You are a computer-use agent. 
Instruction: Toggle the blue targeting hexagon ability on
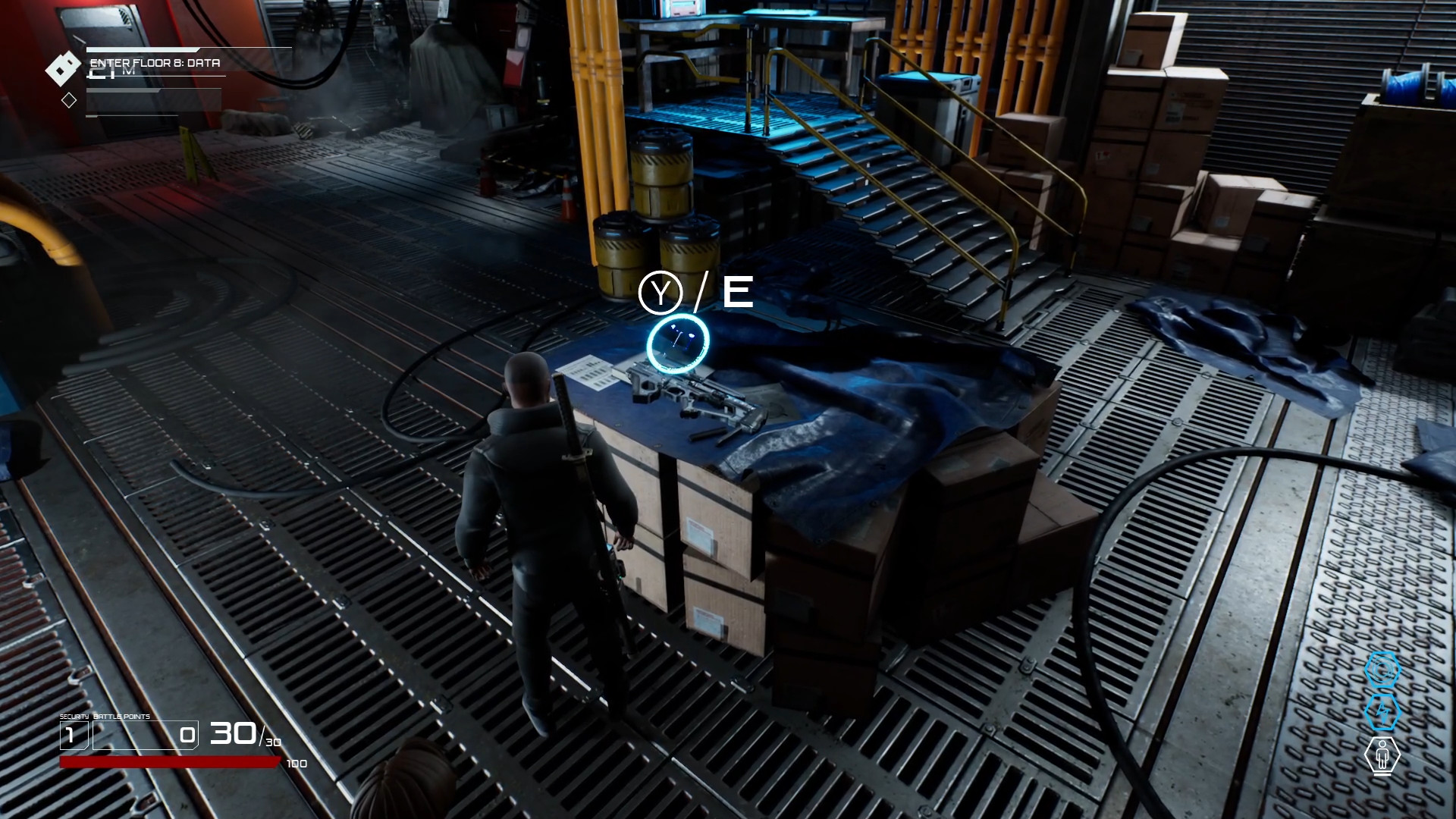coord(1382,669)
